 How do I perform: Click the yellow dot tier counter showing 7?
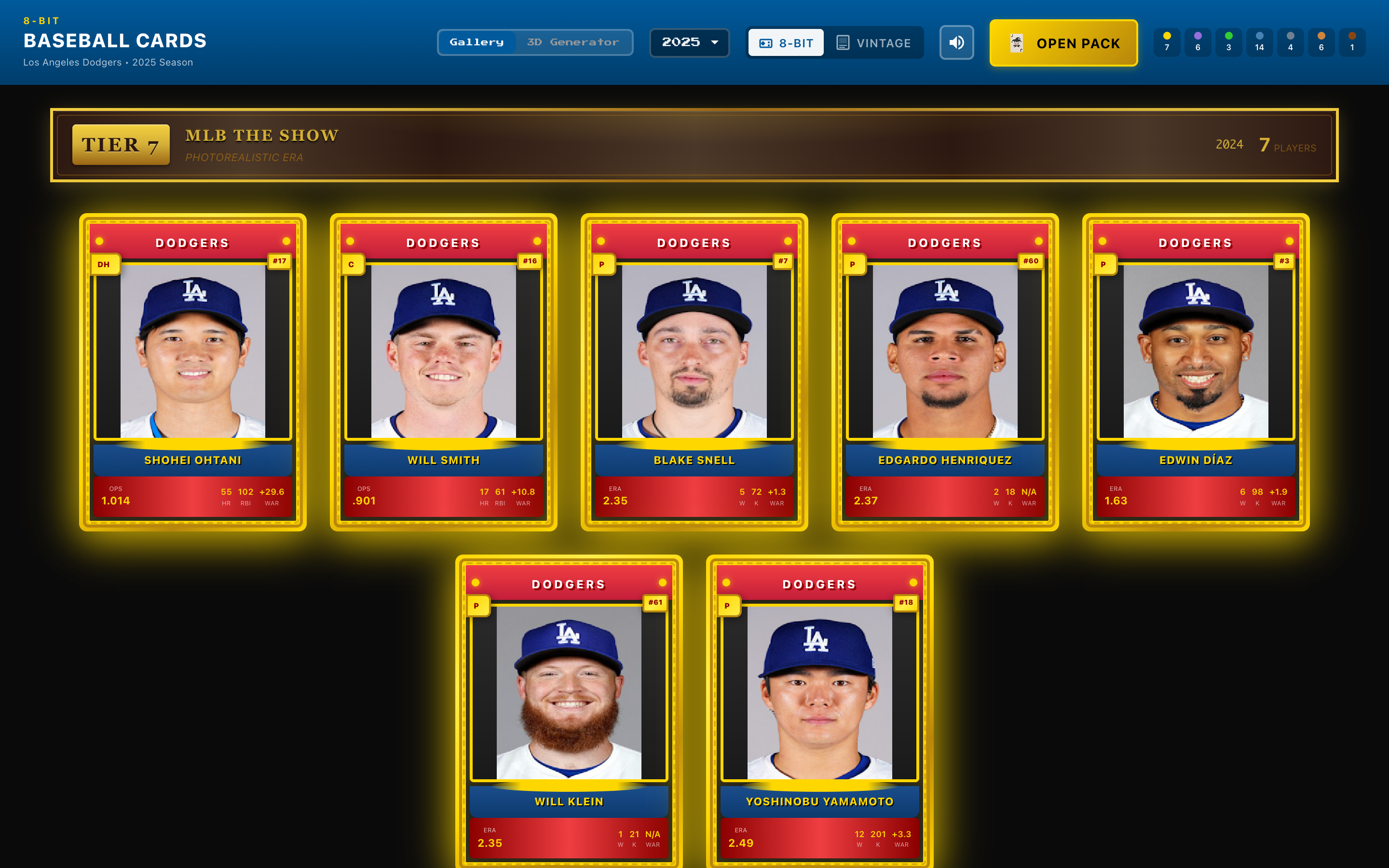[1166, 42]
